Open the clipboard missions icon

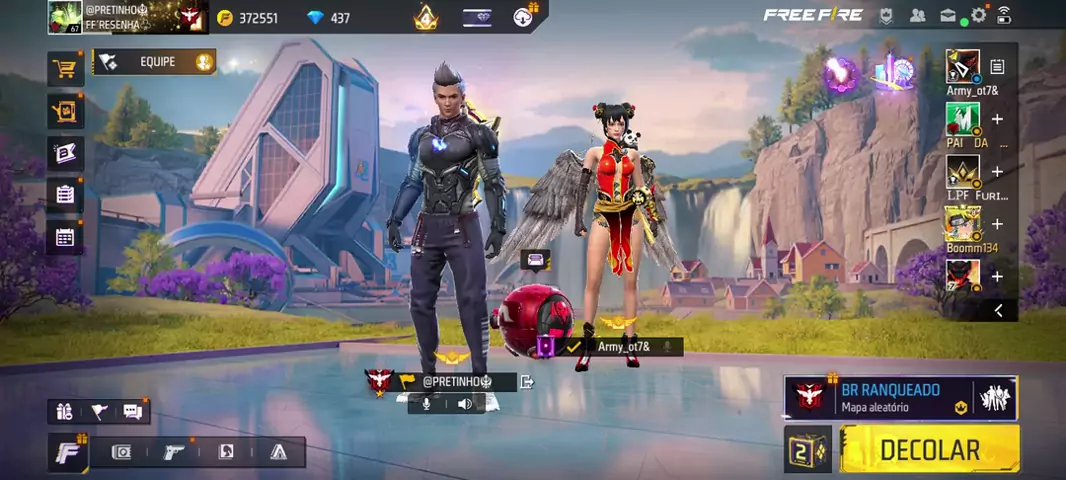click(65, 194)
